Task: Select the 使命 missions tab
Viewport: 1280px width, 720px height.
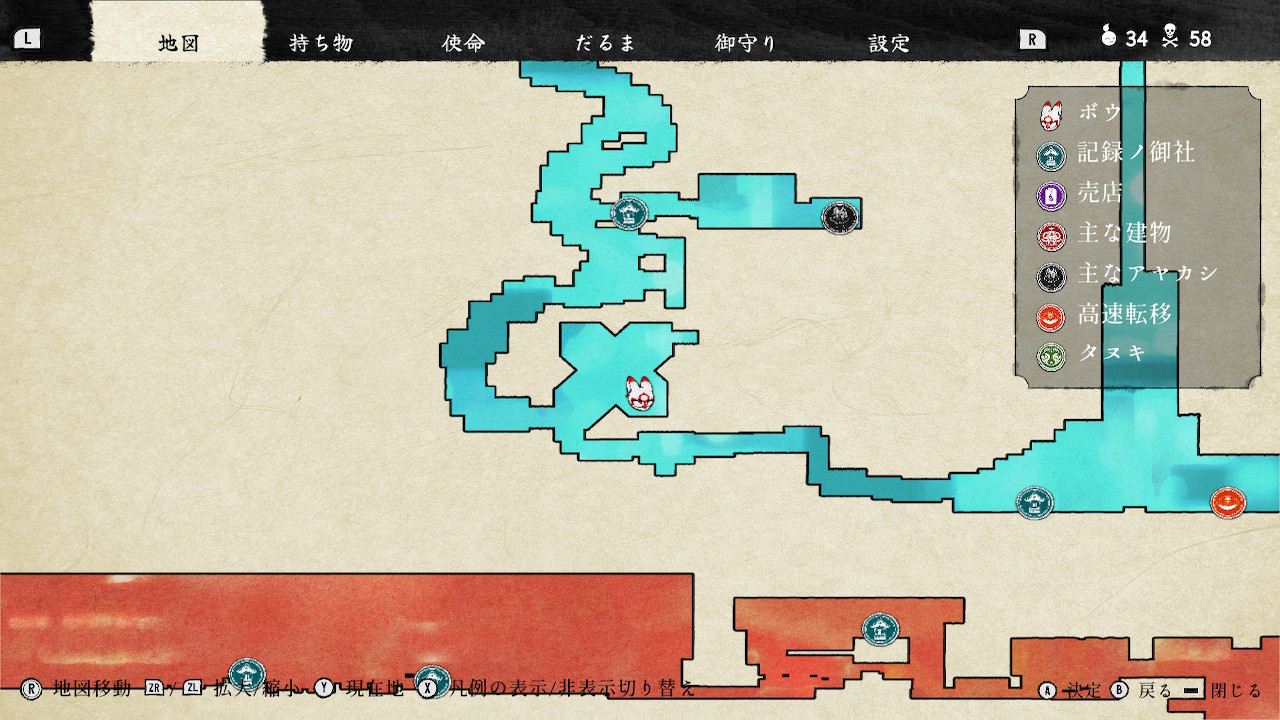Action: 463,43
